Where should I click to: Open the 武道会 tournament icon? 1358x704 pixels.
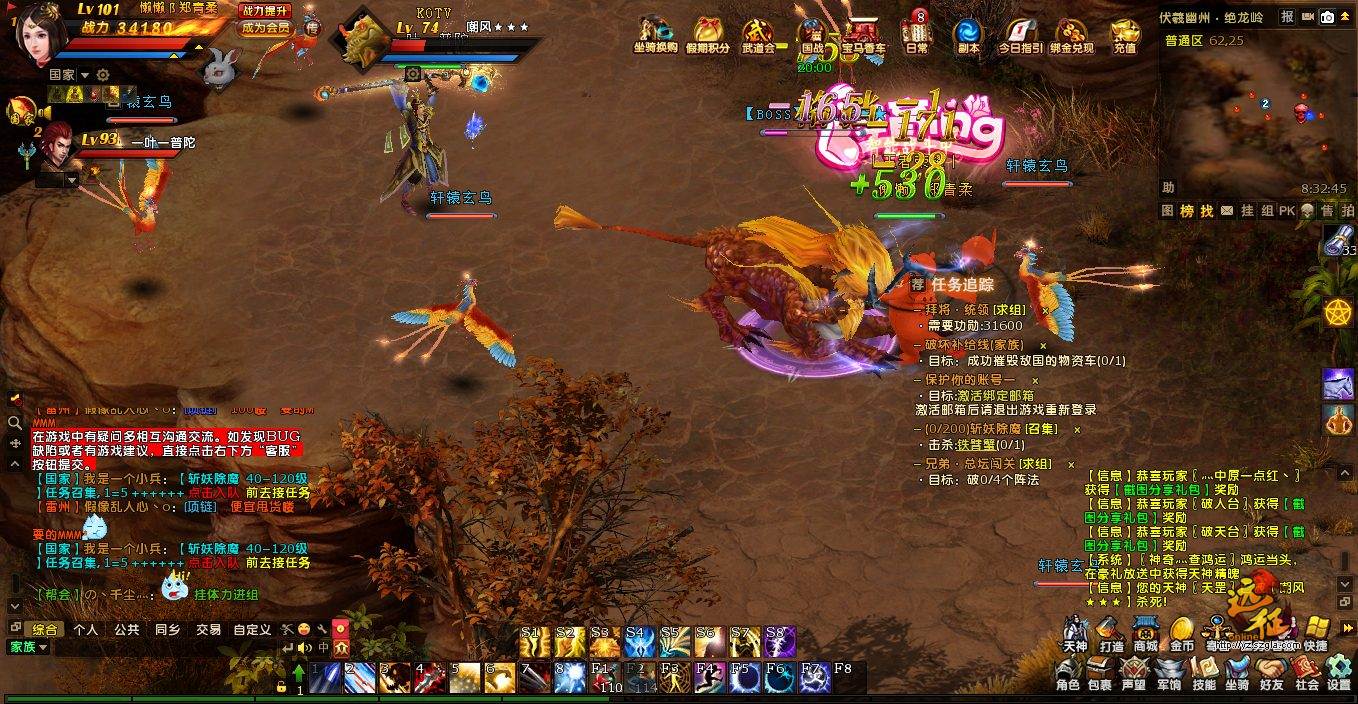click(x=758, y=33)
